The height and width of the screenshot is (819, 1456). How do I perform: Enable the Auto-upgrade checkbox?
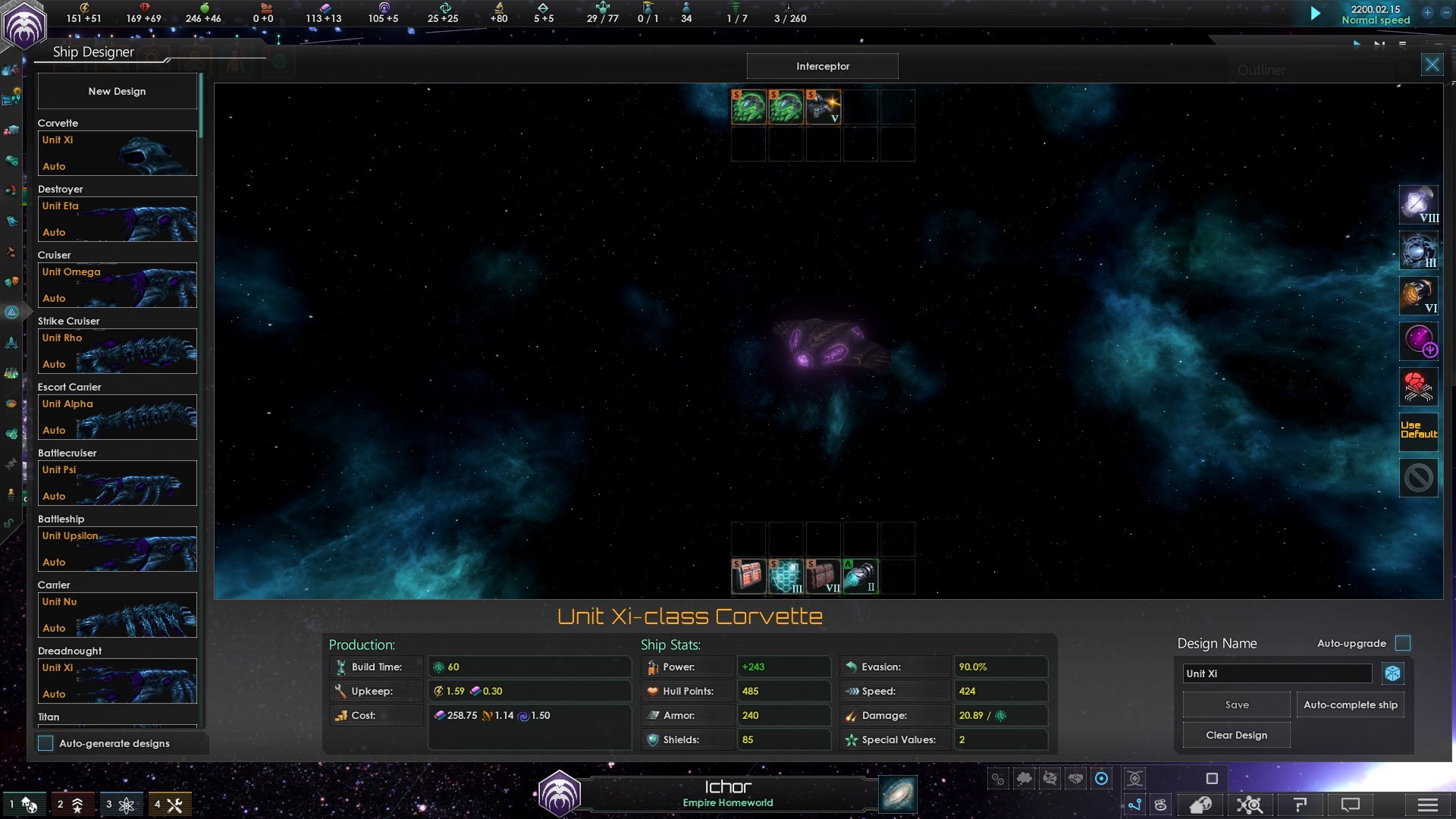point(1403,643)
